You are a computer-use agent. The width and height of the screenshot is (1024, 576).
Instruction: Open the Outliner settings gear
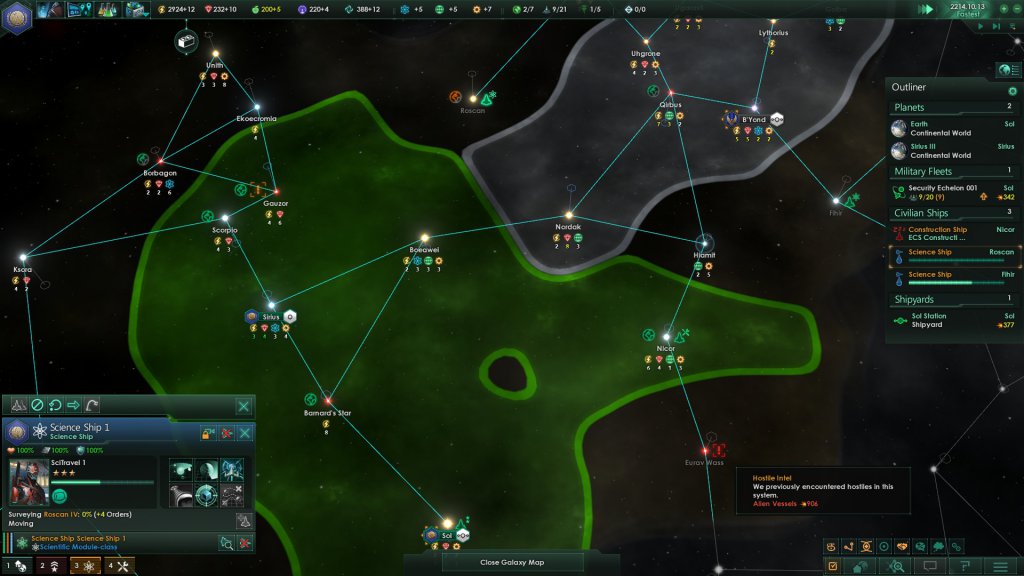(x=1012, y=91)
